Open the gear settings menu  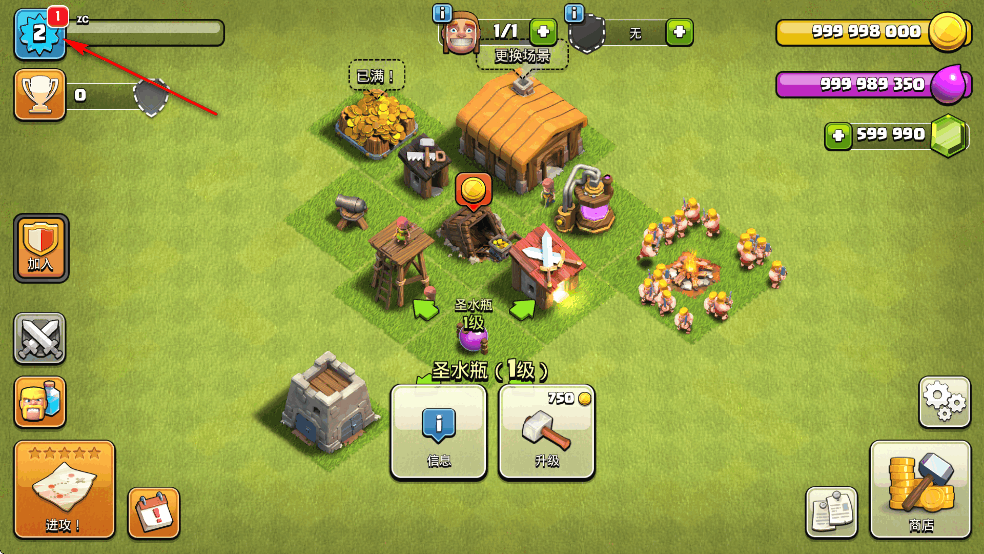pos(944,402)
